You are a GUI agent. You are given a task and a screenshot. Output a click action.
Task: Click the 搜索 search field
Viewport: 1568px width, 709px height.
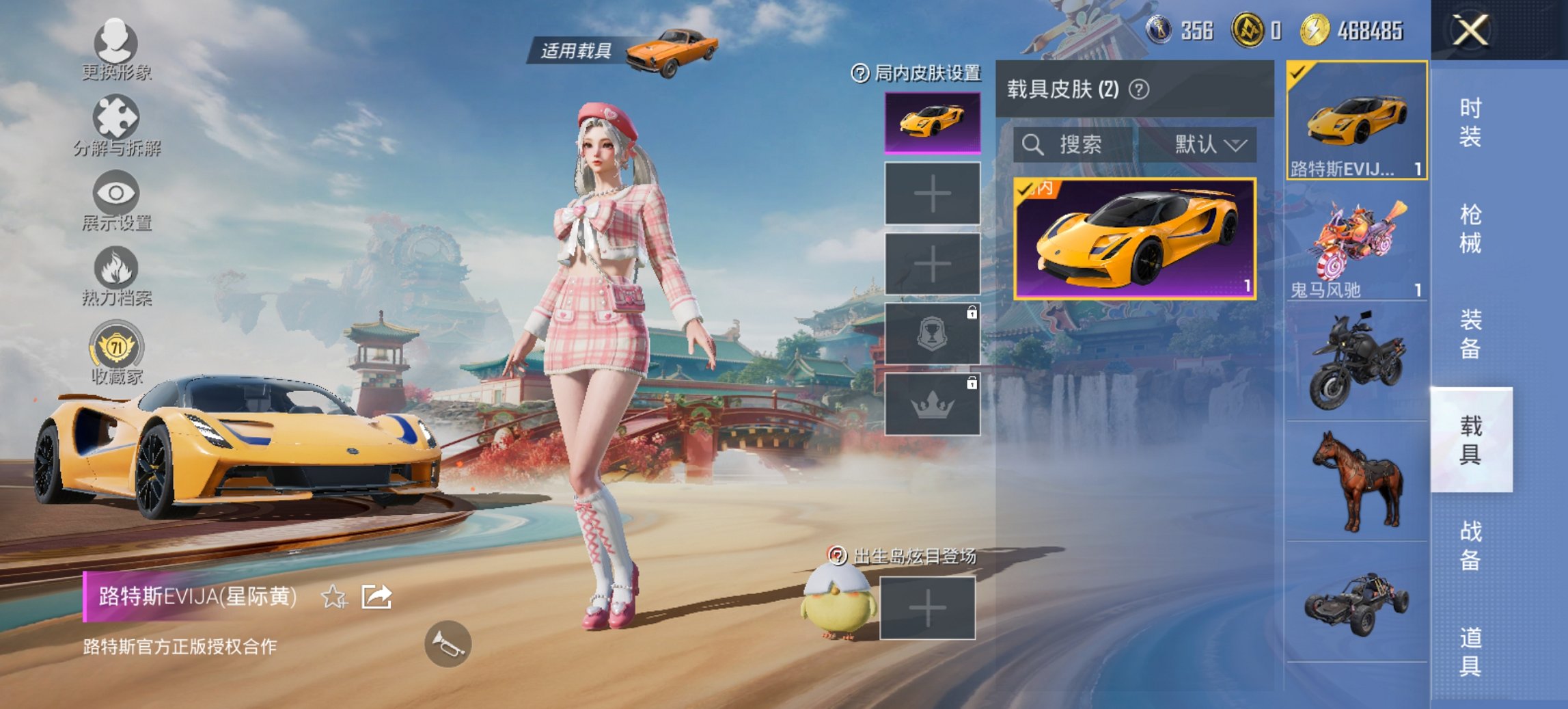[x=1073, y=144]
